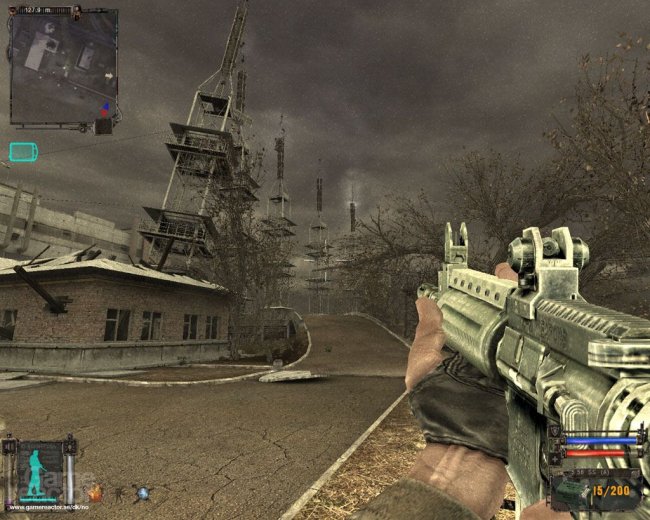Click the glowing blue orb status icon
The image size is (650, 520).
point(142,493)
